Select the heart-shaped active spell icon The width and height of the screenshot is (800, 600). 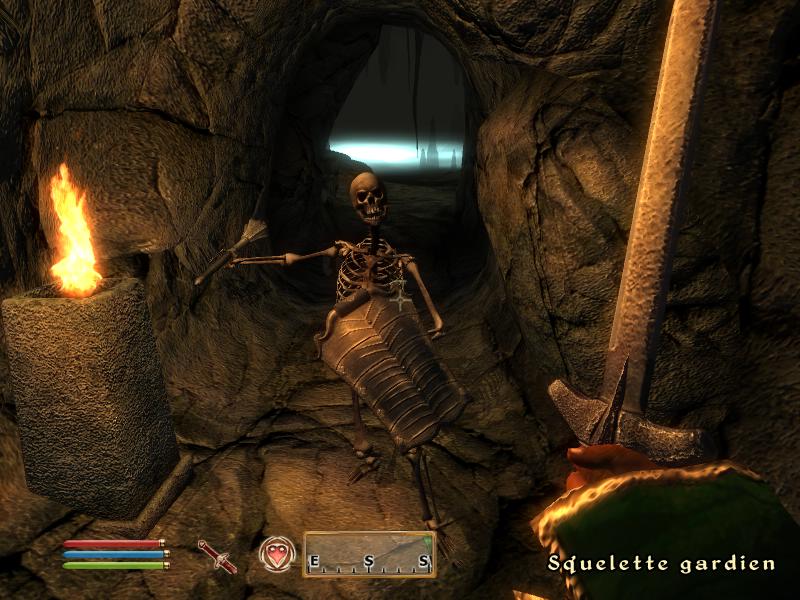pyautogui.click(x=276, y=554)
